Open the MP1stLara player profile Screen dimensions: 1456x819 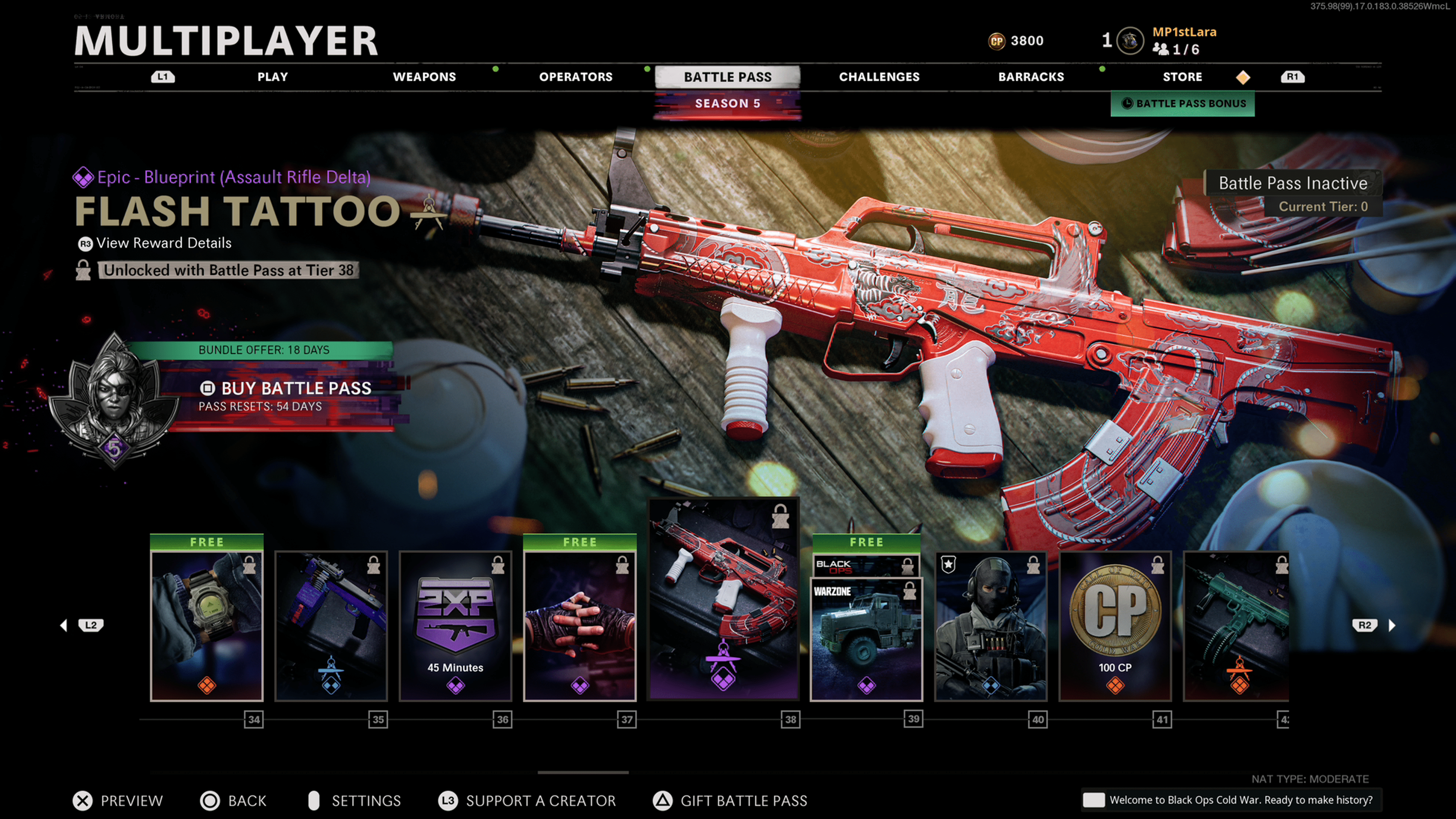click(x=1183, y=32)
